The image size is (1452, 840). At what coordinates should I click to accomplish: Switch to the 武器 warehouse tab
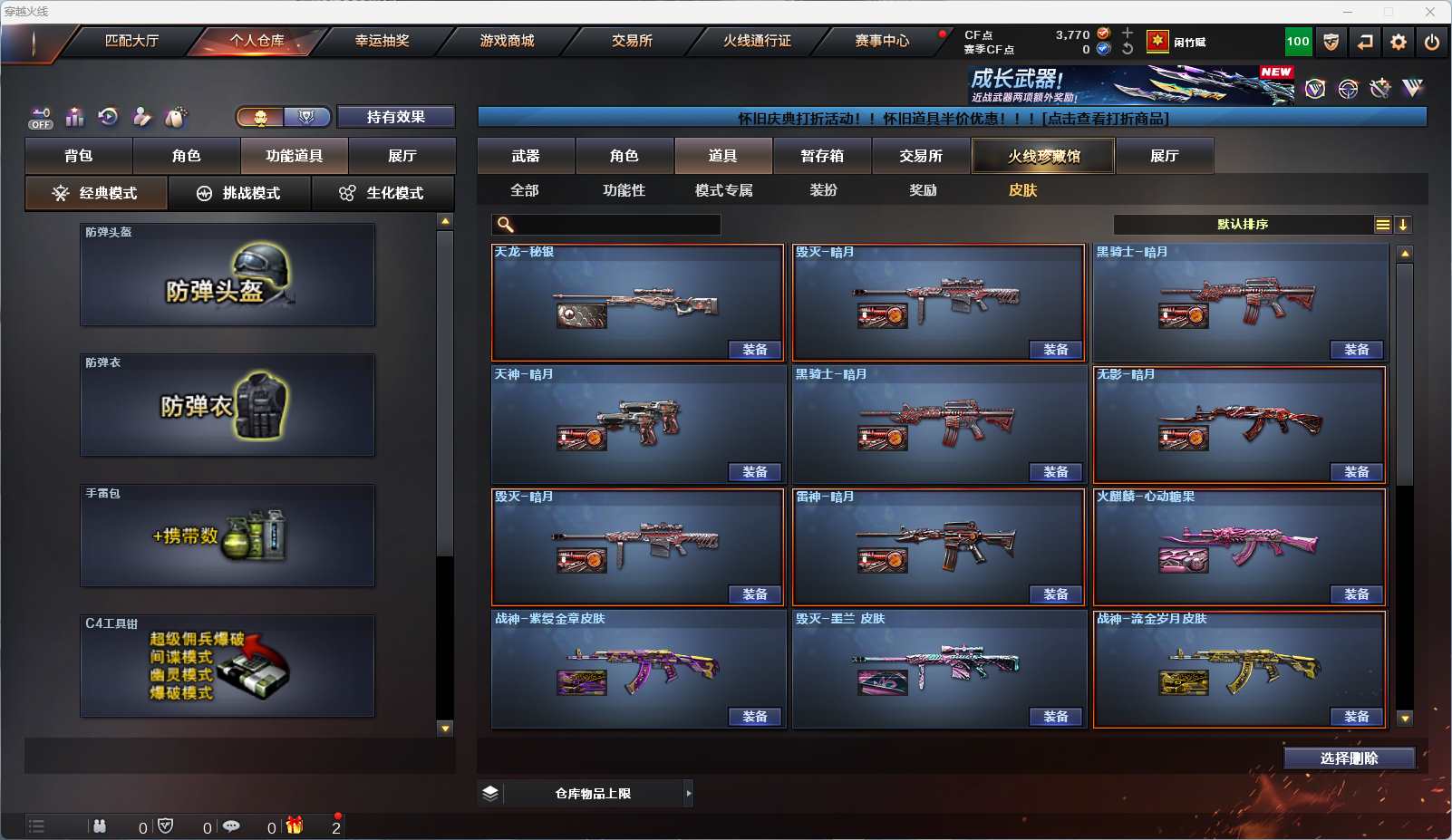coord(526,156)
